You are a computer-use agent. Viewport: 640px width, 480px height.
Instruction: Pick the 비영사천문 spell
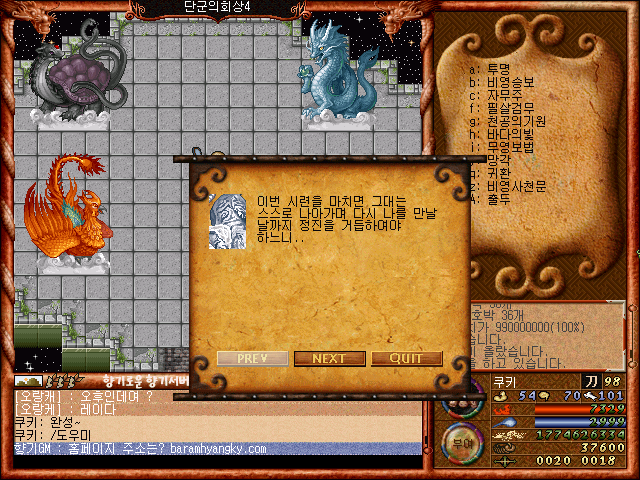tap(513, 187)
